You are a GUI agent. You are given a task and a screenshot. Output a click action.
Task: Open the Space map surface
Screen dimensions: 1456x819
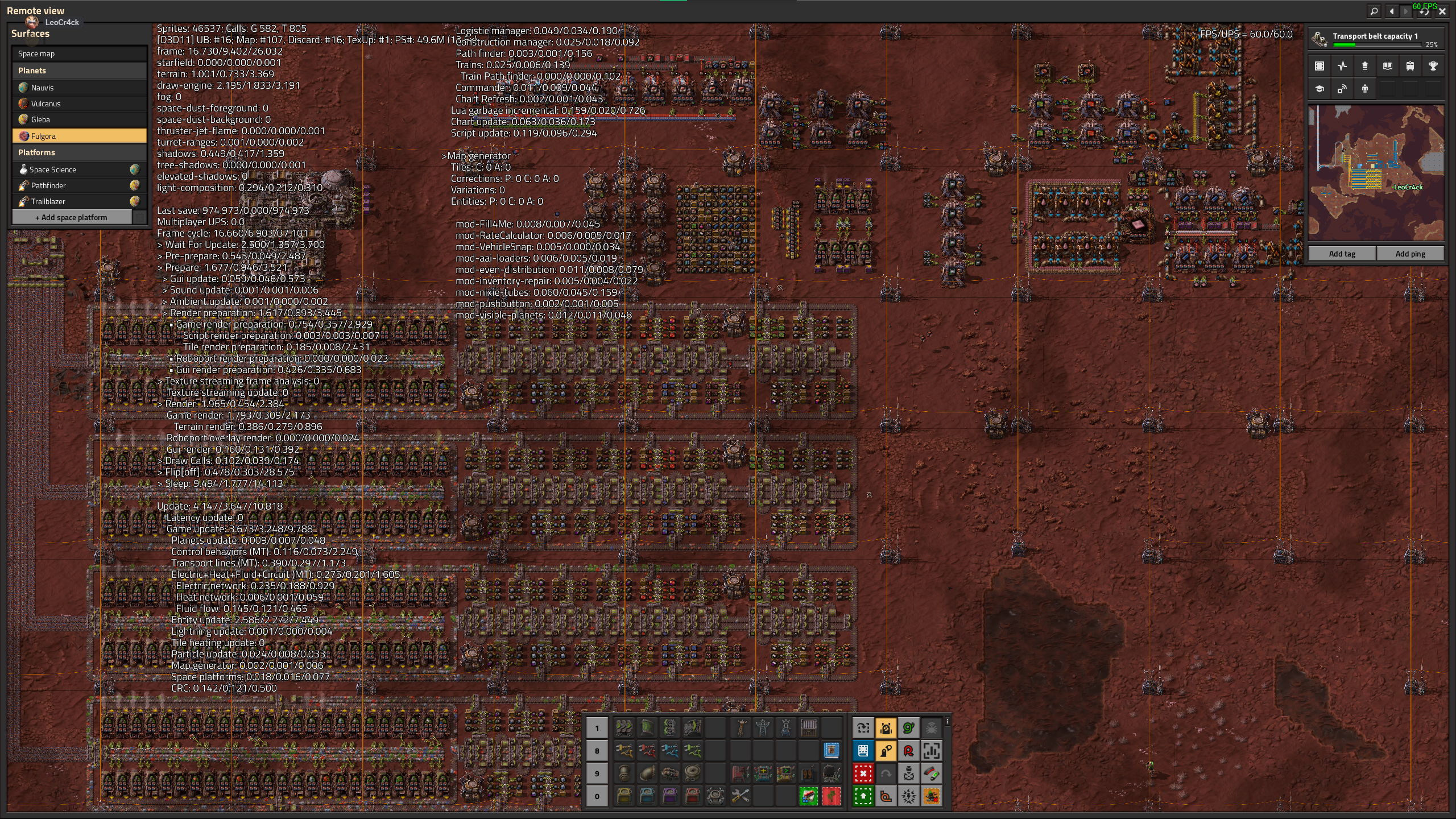tap(79, 53)
